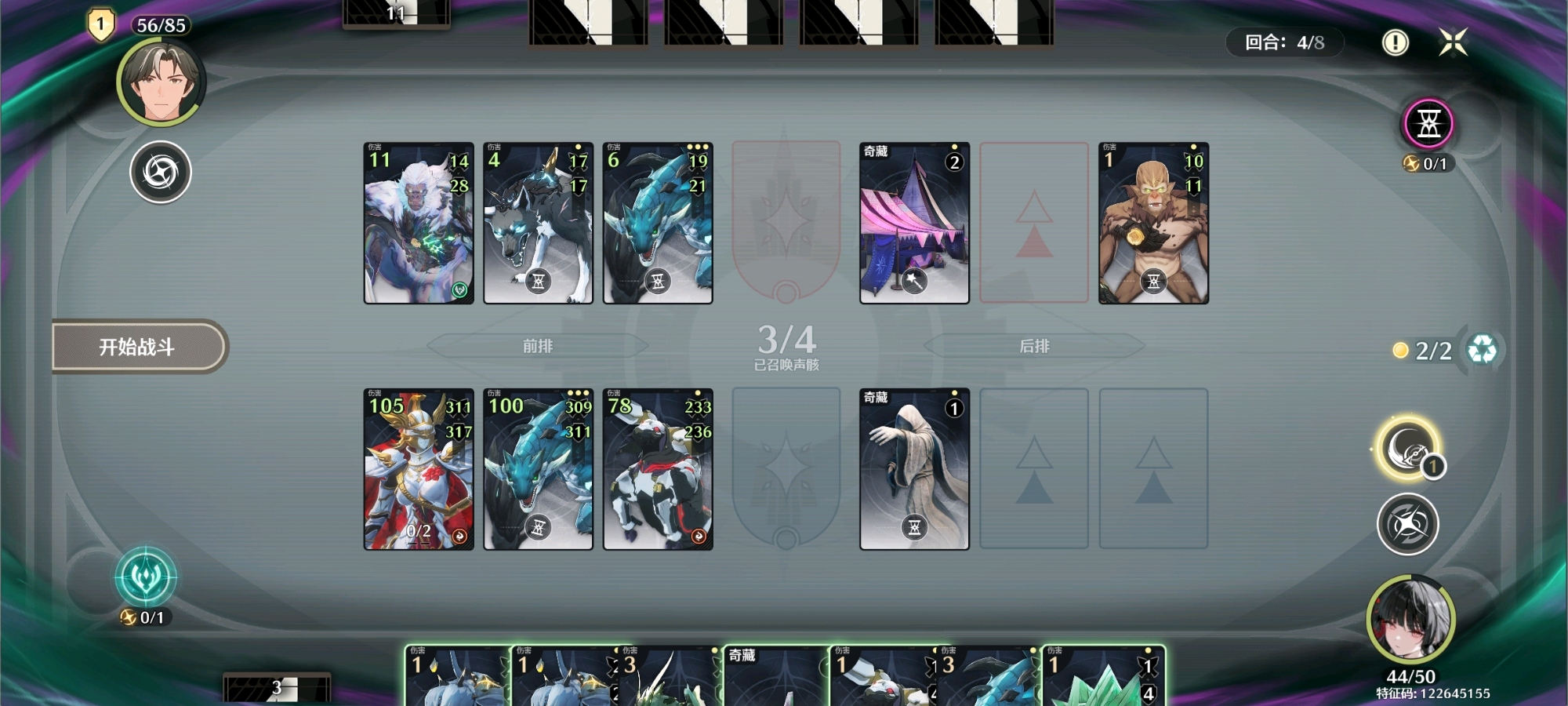Image resolution: width=1568 pixels, height=706 pixels.
Task: Pick the green crystal card in hand
Action: pyautogui.click(x=1103, y=676)
